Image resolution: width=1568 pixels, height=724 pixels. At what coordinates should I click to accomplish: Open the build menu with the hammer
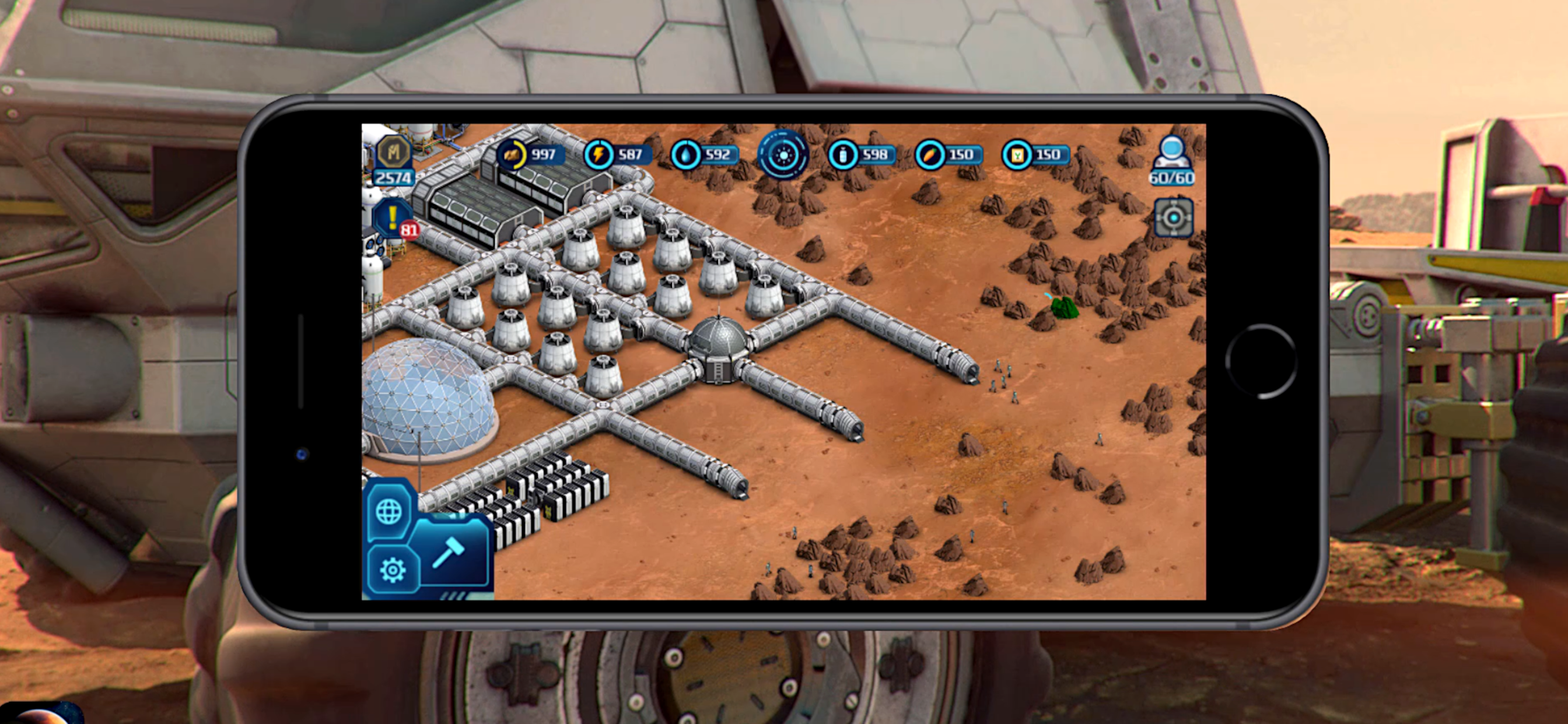pyautogui.click(x=449, y=553)
